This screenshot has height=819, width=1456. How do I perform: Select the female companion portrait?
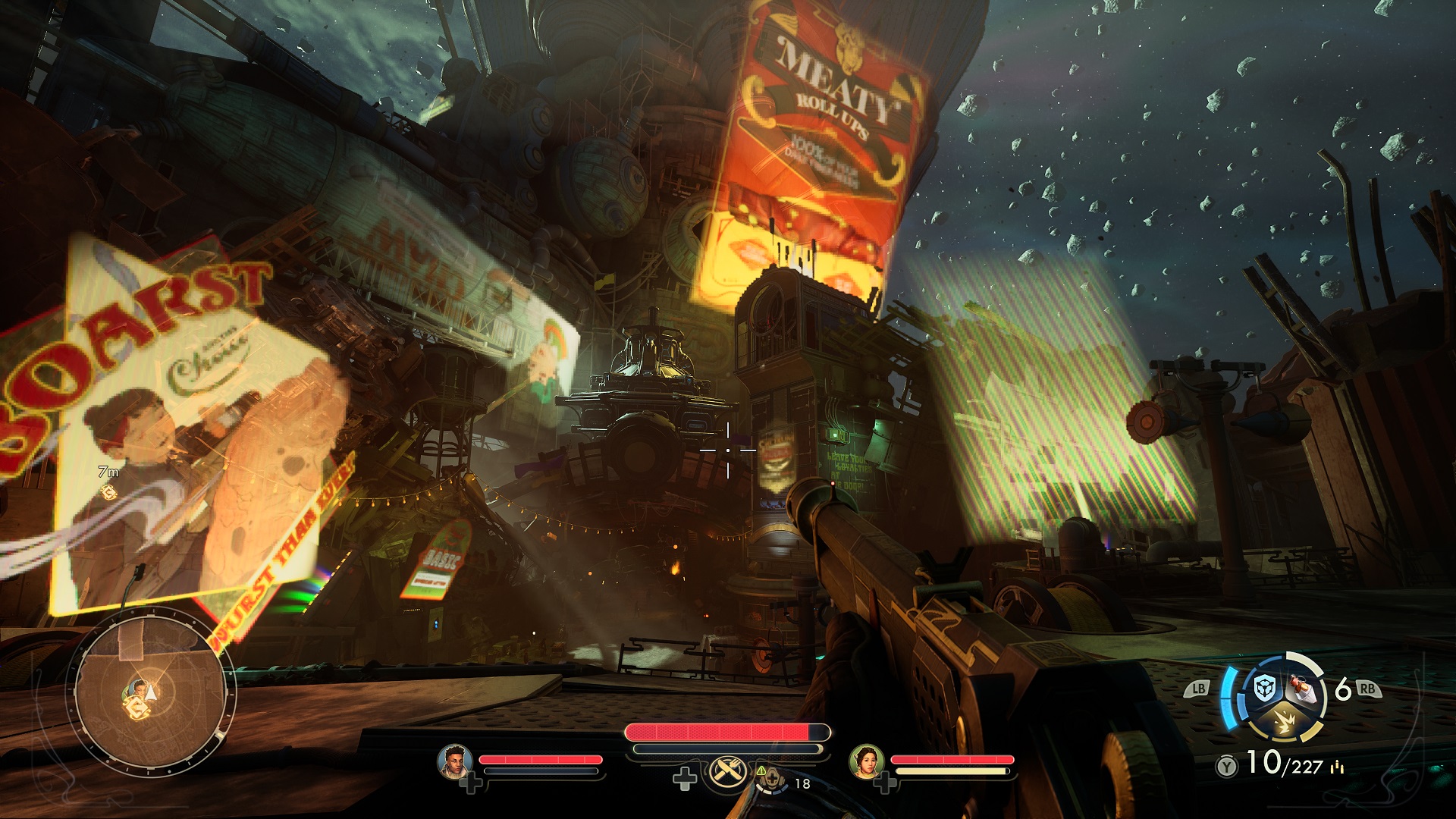(x=867, y=761)
